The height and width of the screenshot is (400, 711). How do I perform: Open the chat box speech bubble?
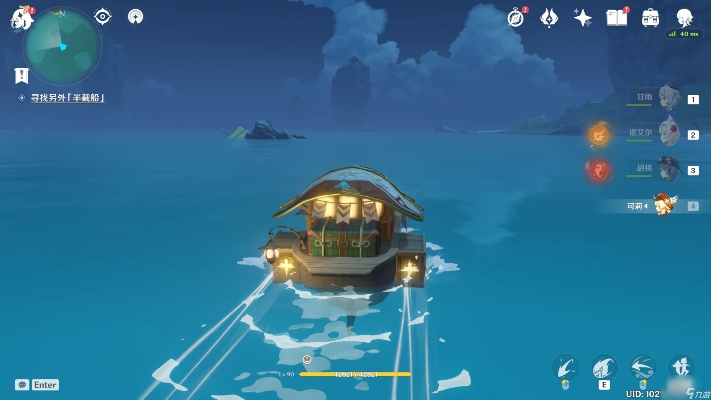pos(21,384)
